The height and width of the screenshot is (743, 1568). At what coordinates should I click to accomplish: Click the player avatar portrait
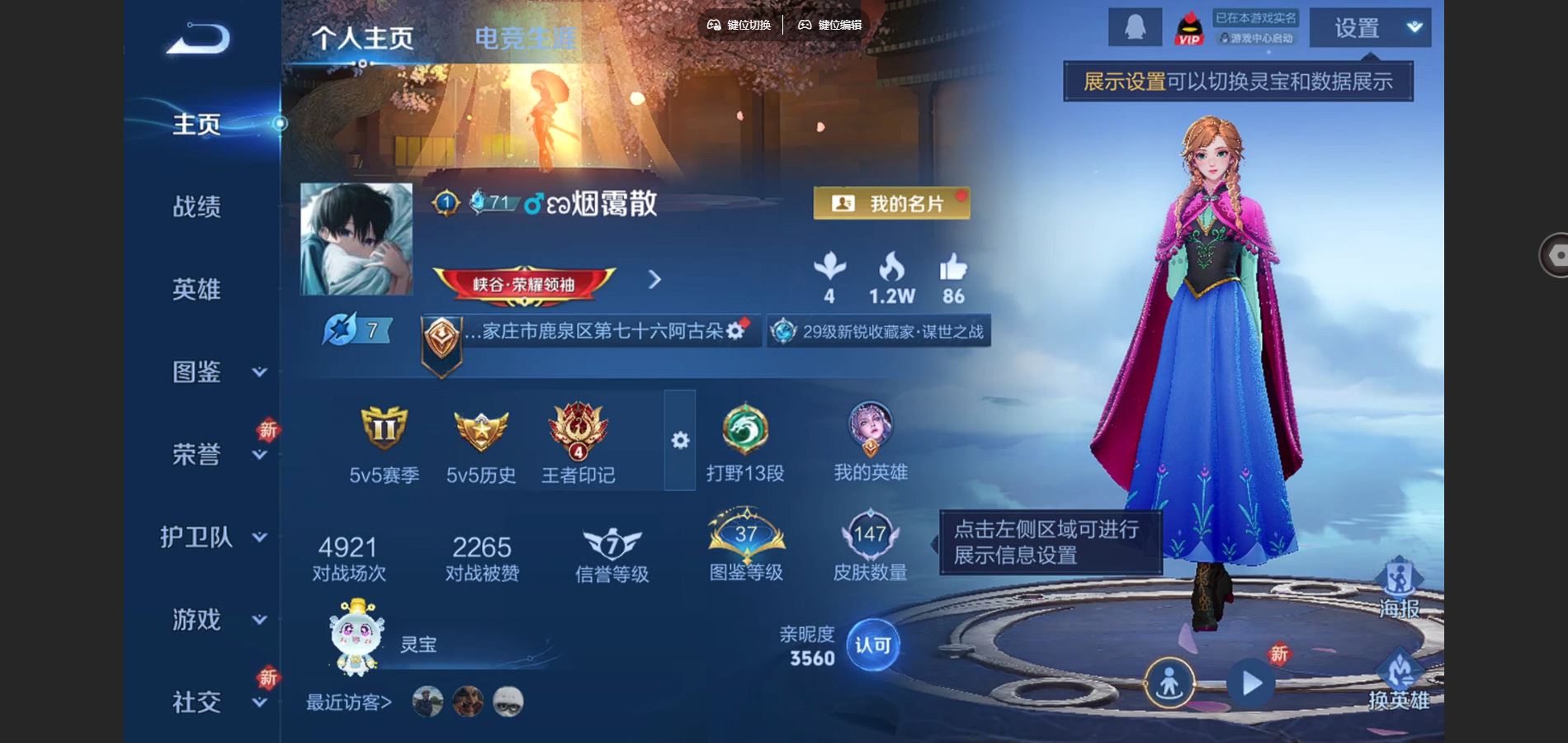pyautogui.click(x=357, y=239)
